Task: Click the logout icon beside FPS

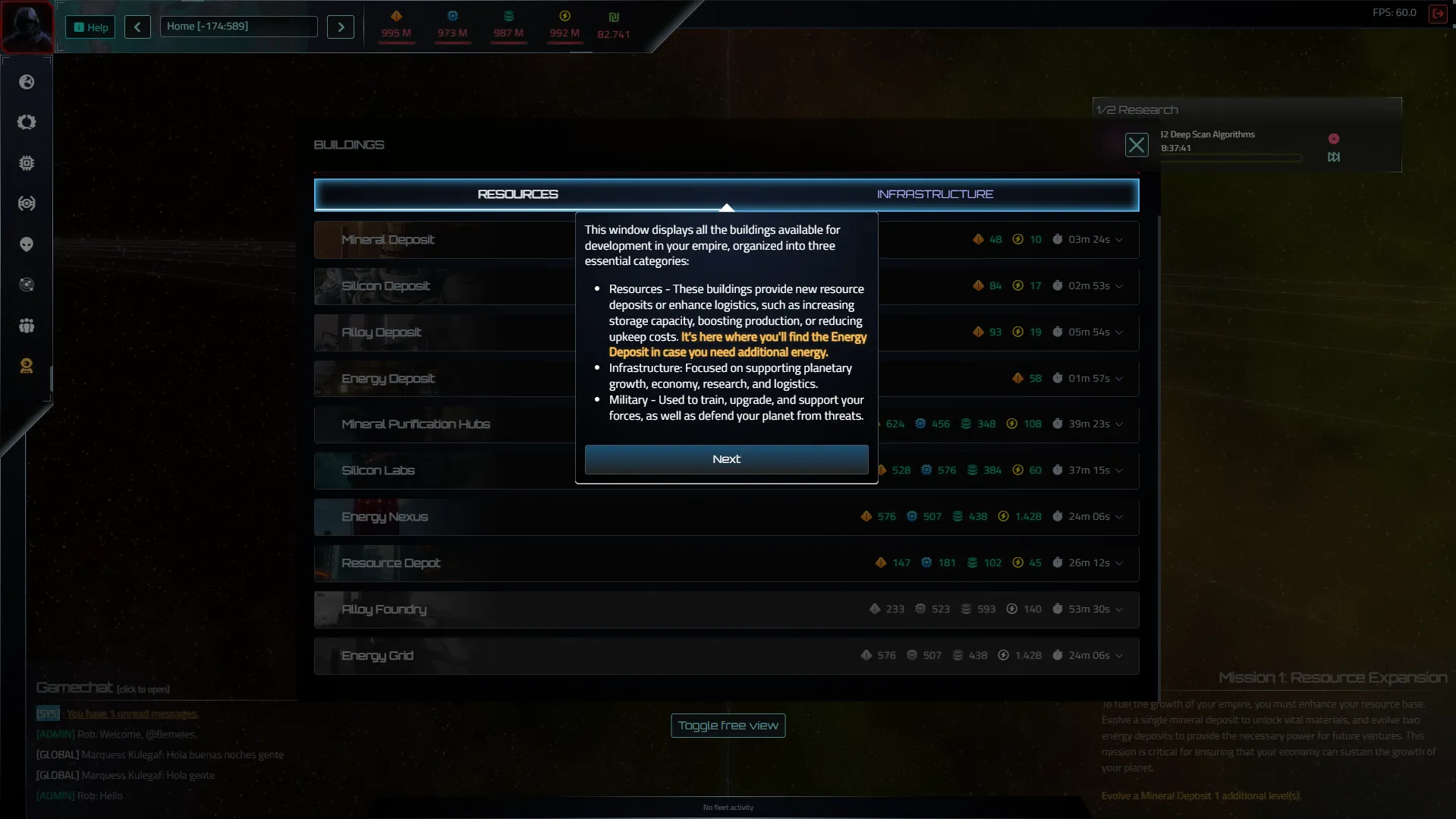Action: click(x=1437, y=13)
